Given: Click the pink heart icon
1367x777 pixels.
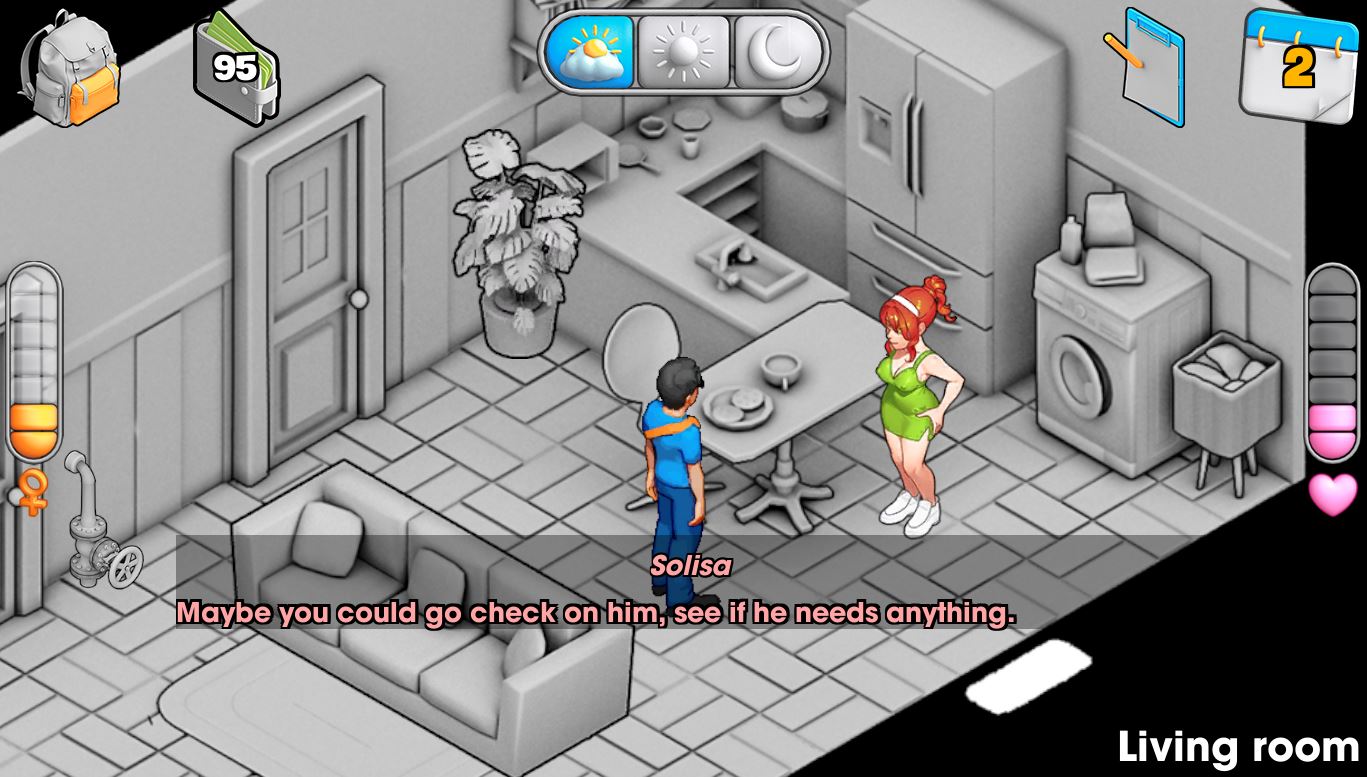Looking at the screenshot, I should coord(1333,494).
